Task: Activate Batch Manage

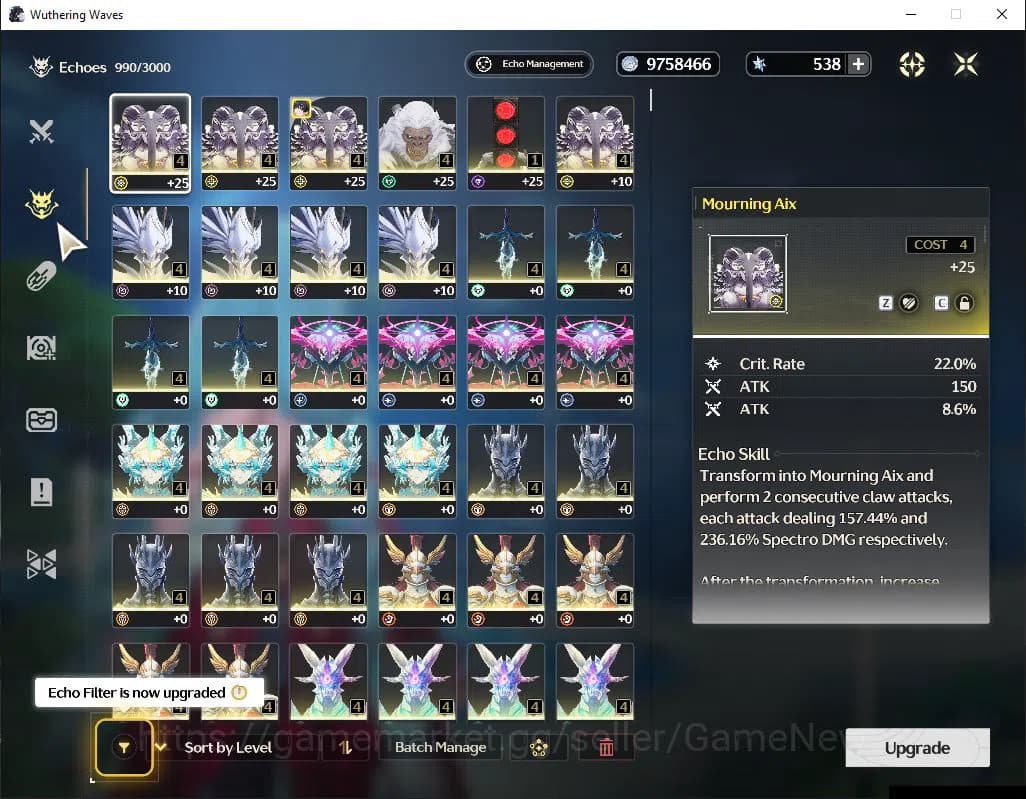Action: tap(440, 747)
